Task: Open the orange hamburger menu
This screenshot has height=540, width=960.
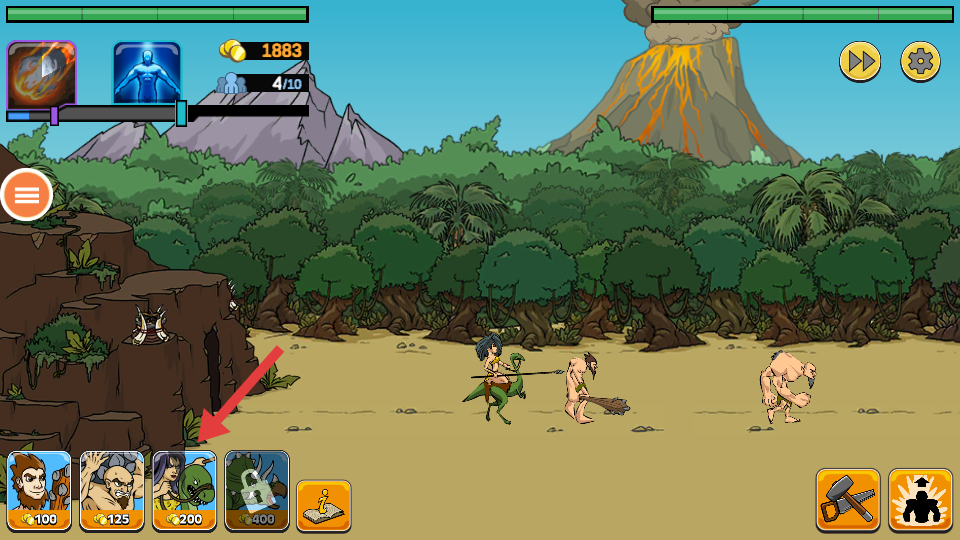Action: point(27,195)
